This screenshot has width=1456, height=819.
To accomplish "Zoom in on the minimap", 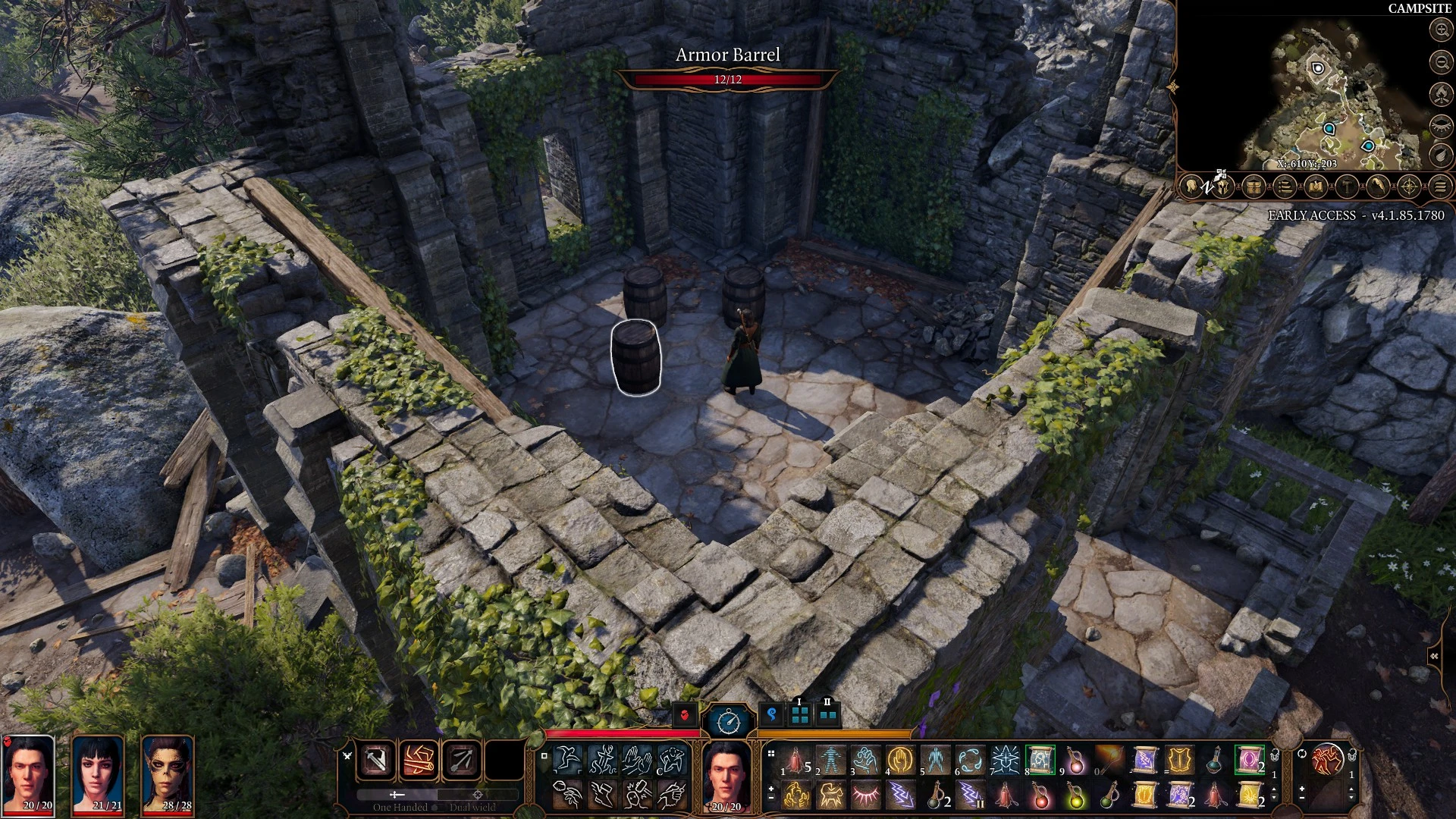I will [x=1440, y=30].
